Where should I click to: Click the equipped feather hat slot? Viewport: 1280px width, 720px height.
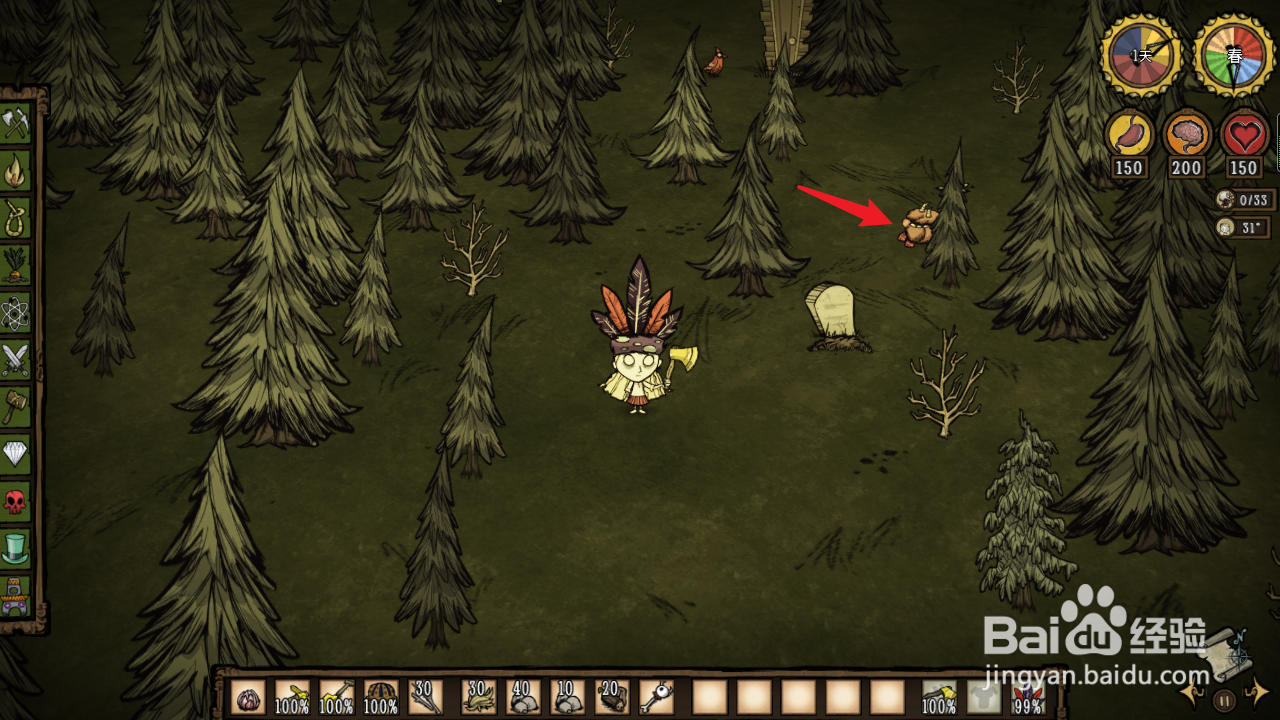(1026, 697)
